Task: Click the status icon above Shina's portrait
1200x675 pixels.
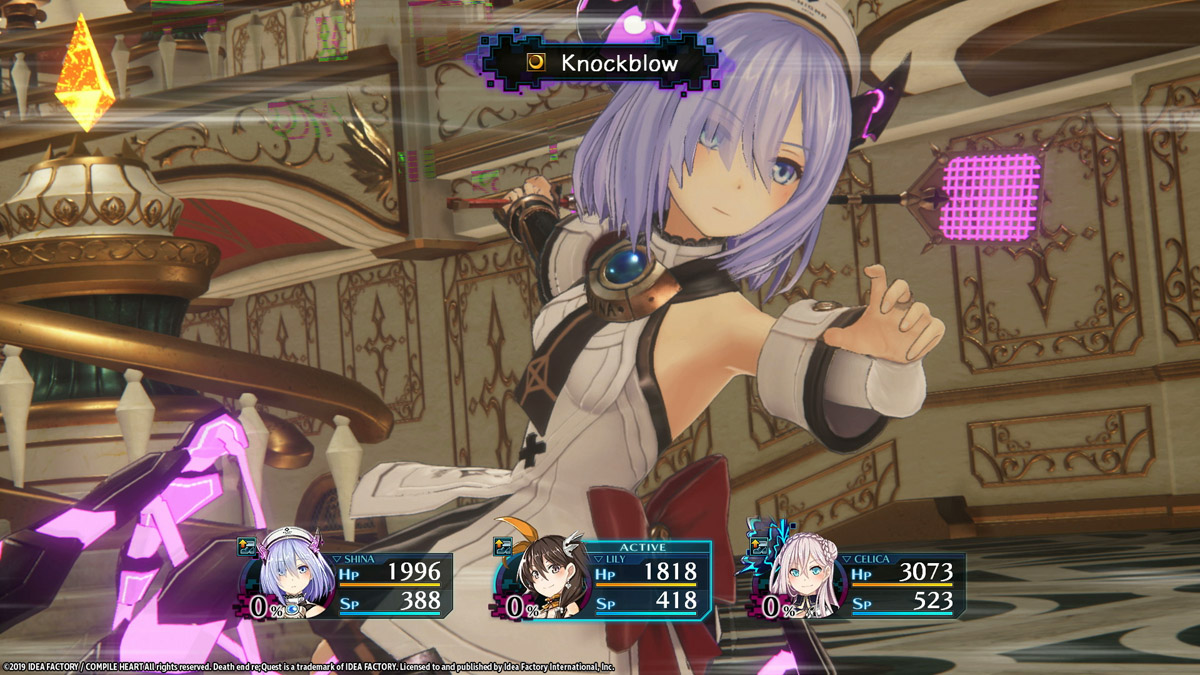Action: [x=248, y=546]
